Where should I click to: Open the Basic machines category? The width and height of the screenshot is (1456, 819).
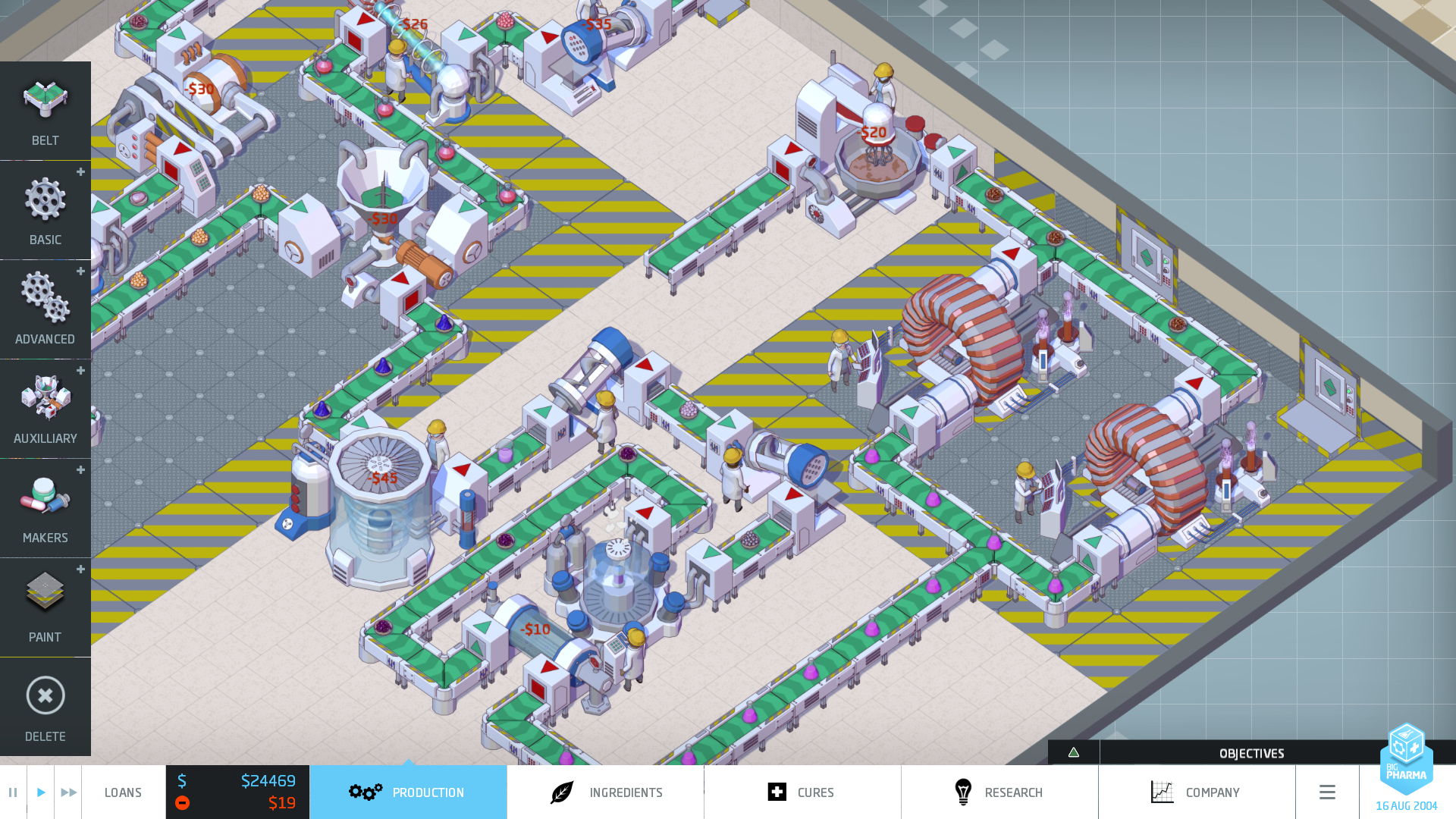(45, 210)
